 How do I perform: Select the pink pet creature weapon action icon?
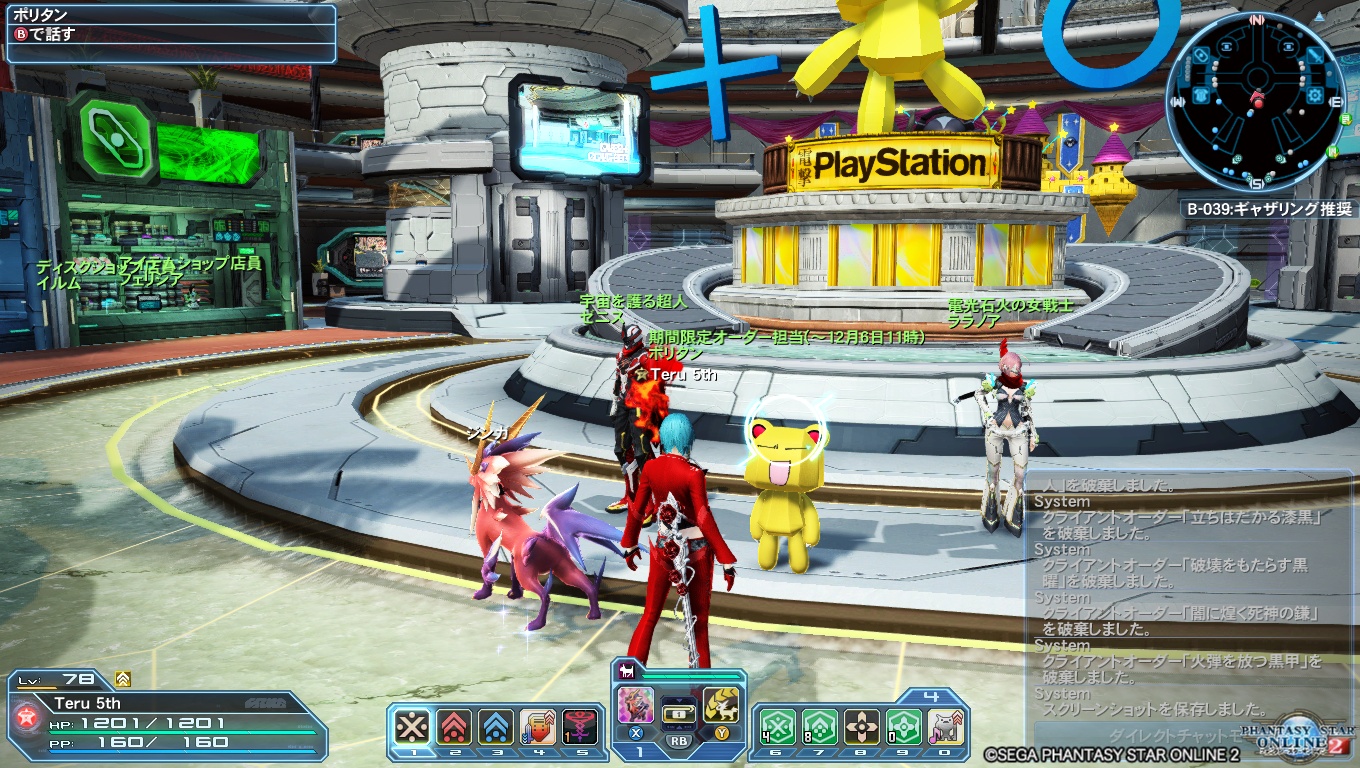click(636, 705)
